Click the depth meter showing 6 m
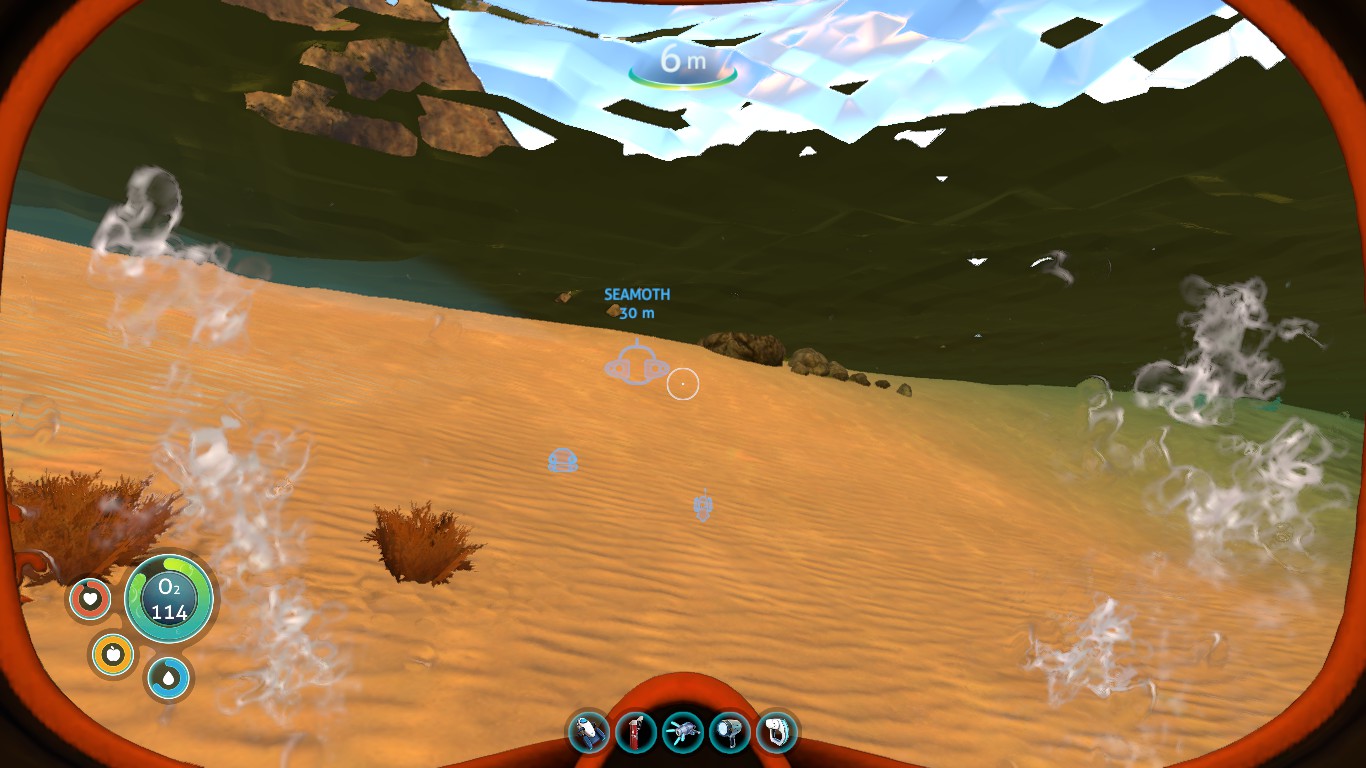Viewport: 1366px width, 768px height. 683,60
